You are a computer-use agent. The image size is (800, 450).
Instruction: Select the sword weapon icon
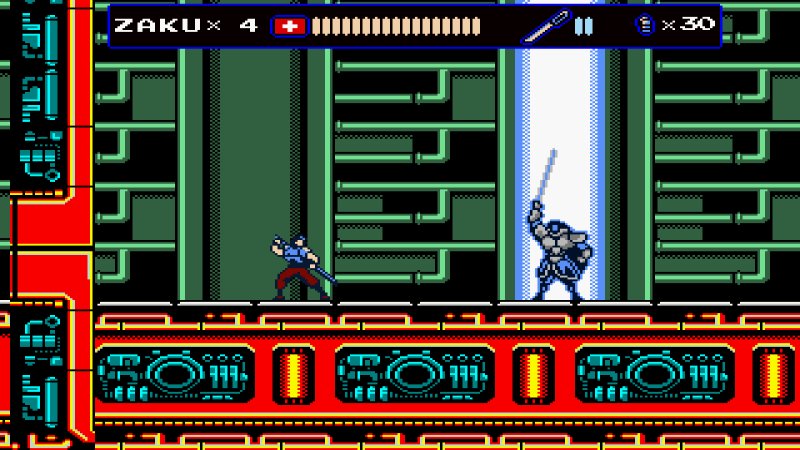[x=544, y=26]
